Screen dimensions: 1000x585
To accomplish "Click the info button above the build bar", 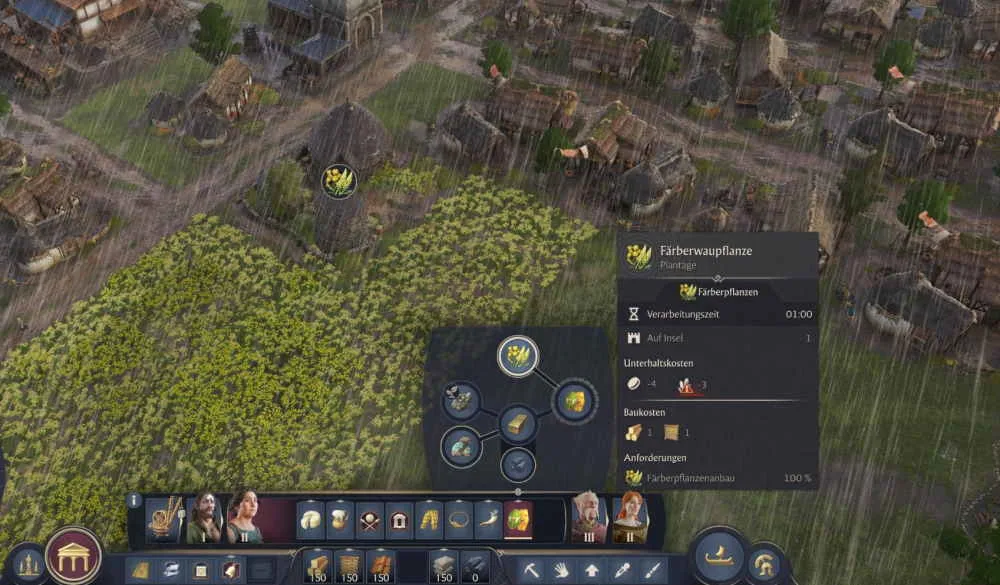I will 134,500.
